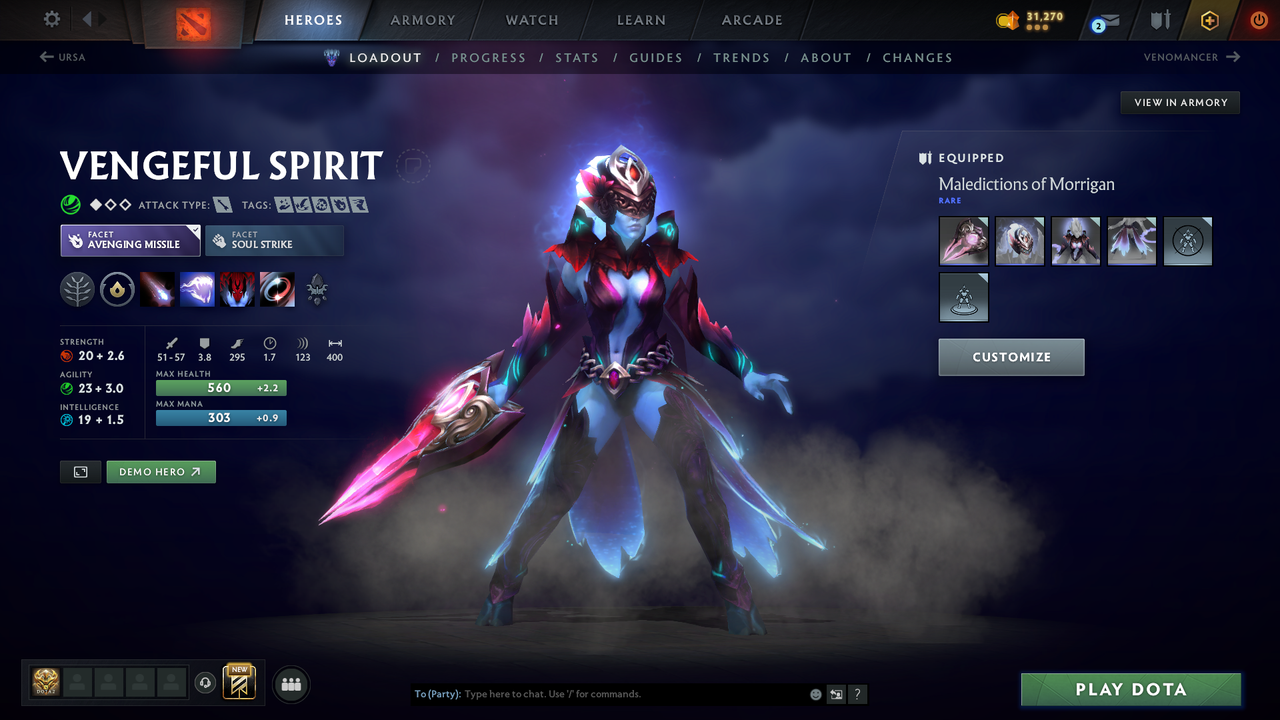Select the Avenging Missile facet
Viewport: 1280px width, 720px height.
pyautogui.click(x=130, y=240)
